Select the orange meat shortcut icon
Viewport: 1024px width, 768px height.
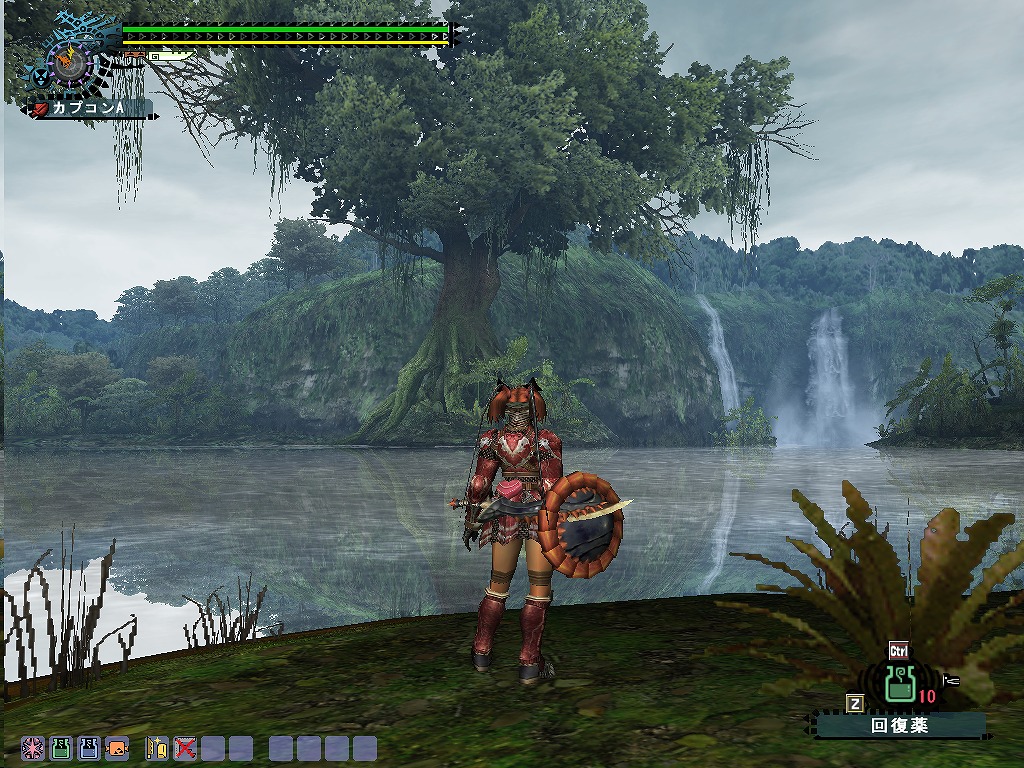[117, 747]
